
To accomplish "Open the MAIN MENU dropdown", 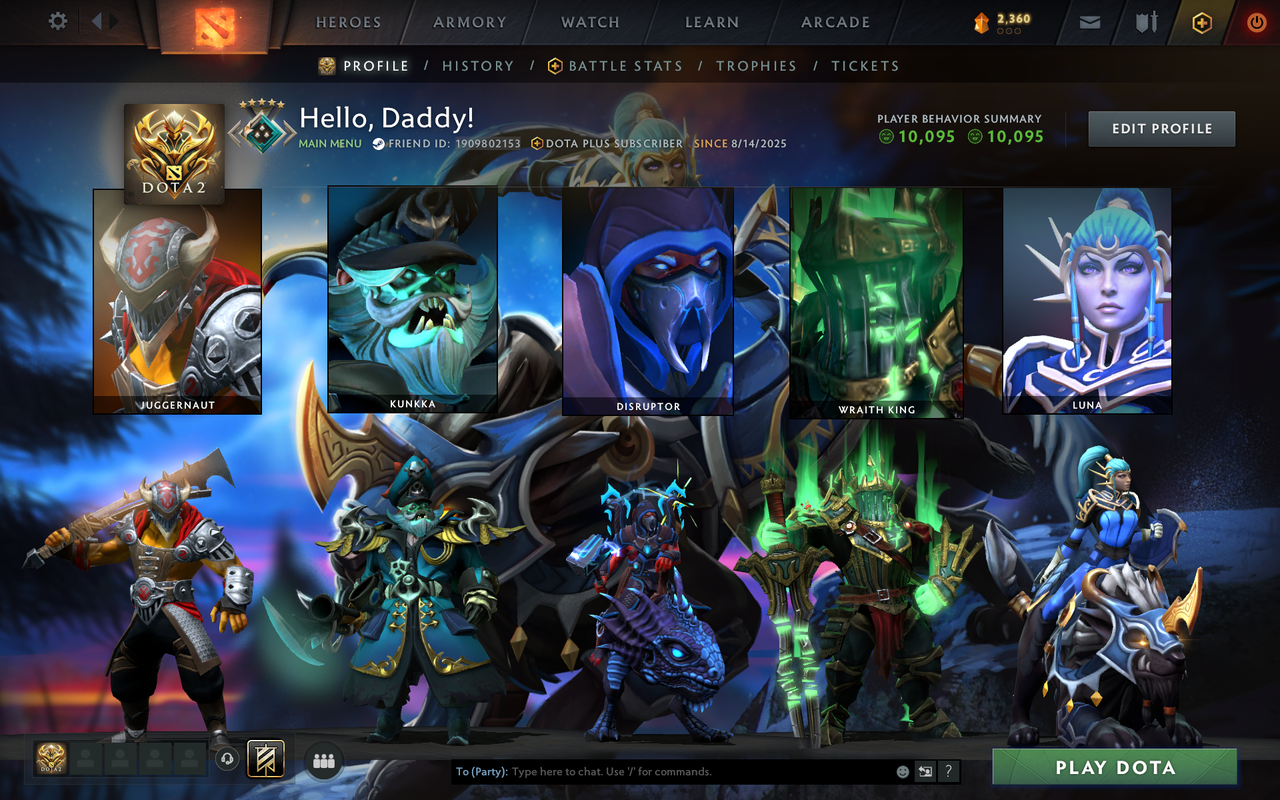I will point(328,143).
